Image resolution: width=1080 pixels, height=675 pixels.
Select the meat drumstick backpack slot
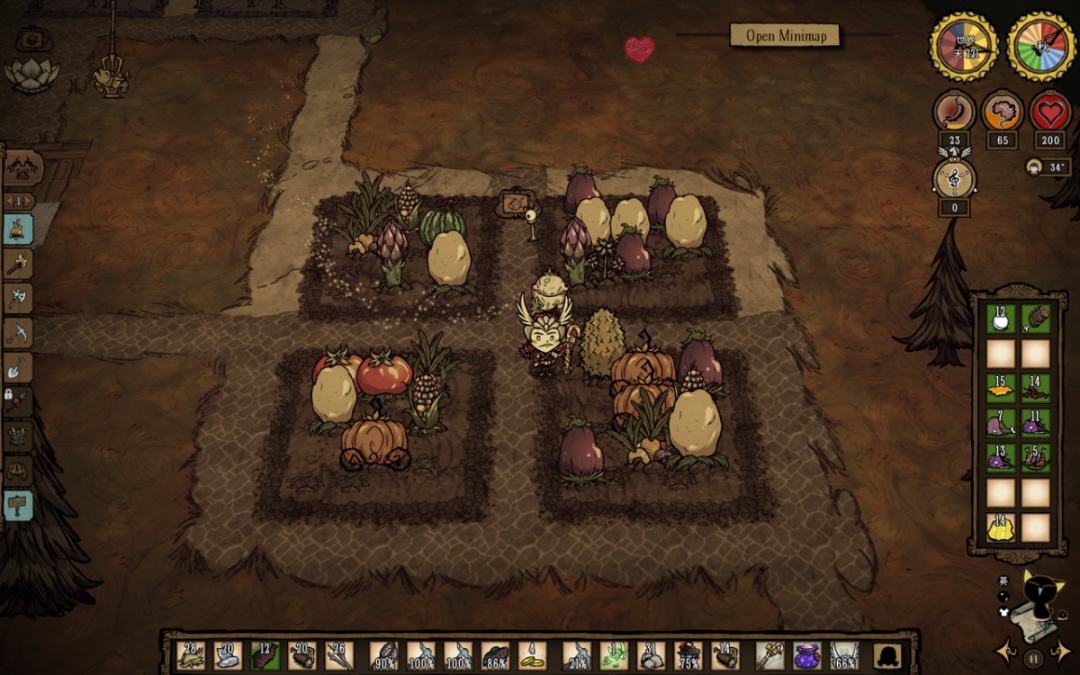point(1037,319)
